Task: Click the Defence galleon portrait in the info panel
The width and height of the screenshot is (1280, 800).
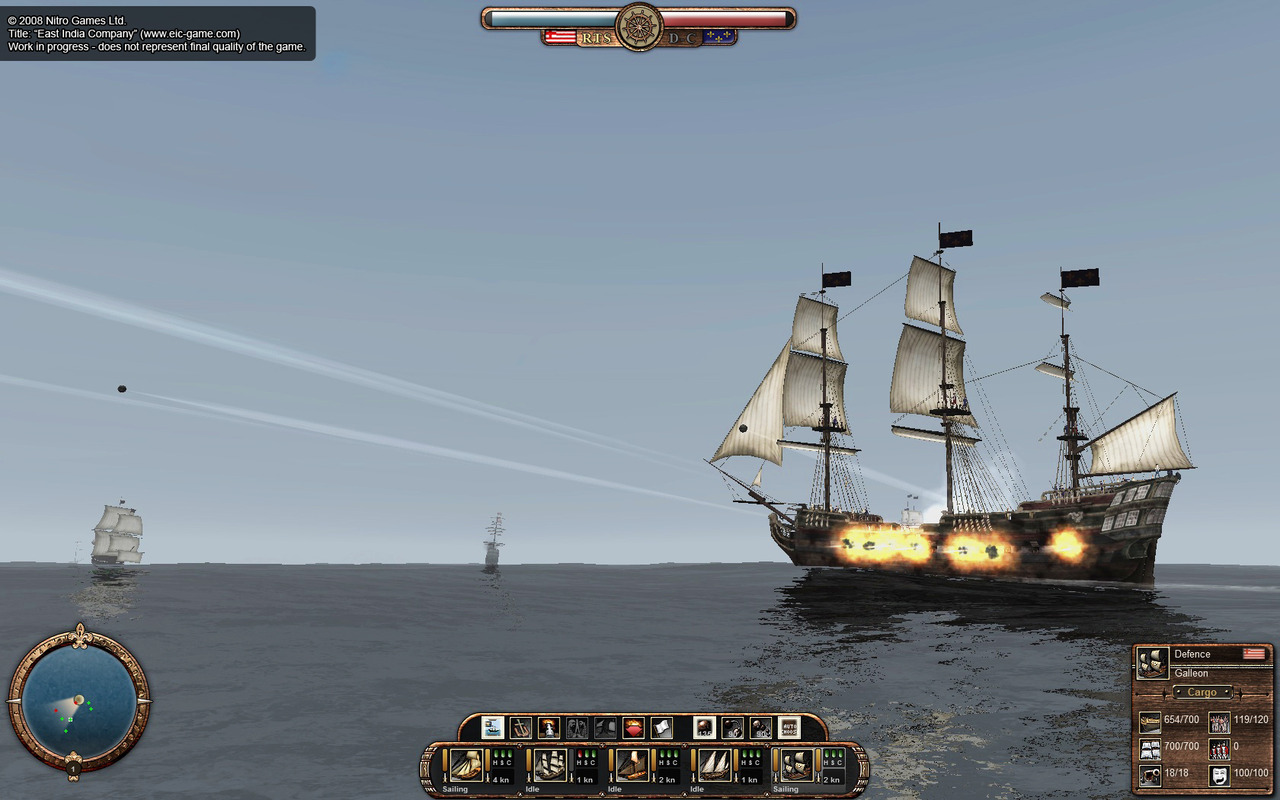Action: click(x=1153, y=663)
